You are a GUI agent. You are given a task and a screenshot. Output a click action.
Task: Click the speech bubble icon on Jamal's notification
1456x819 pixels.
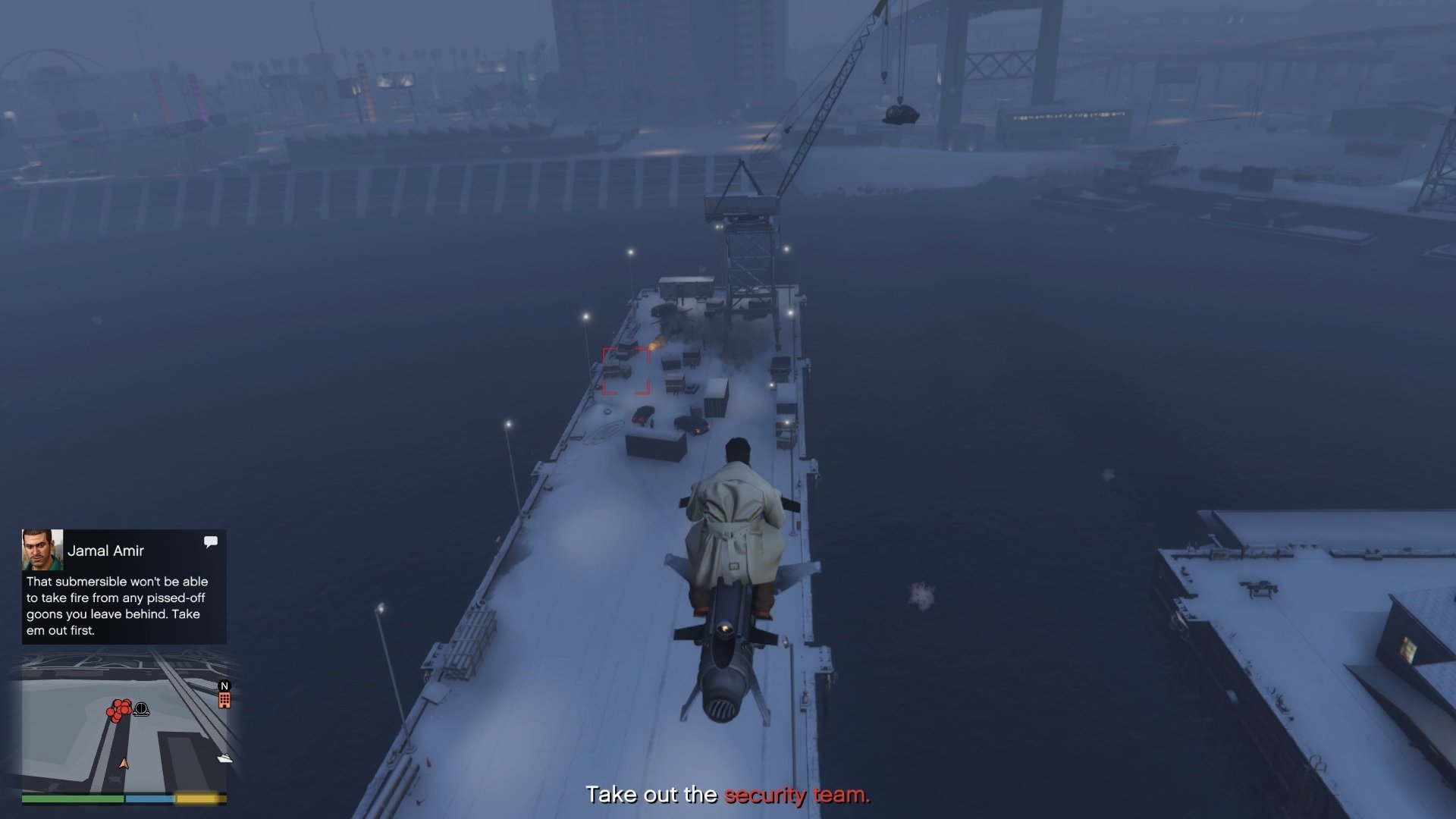click(211, 541)
